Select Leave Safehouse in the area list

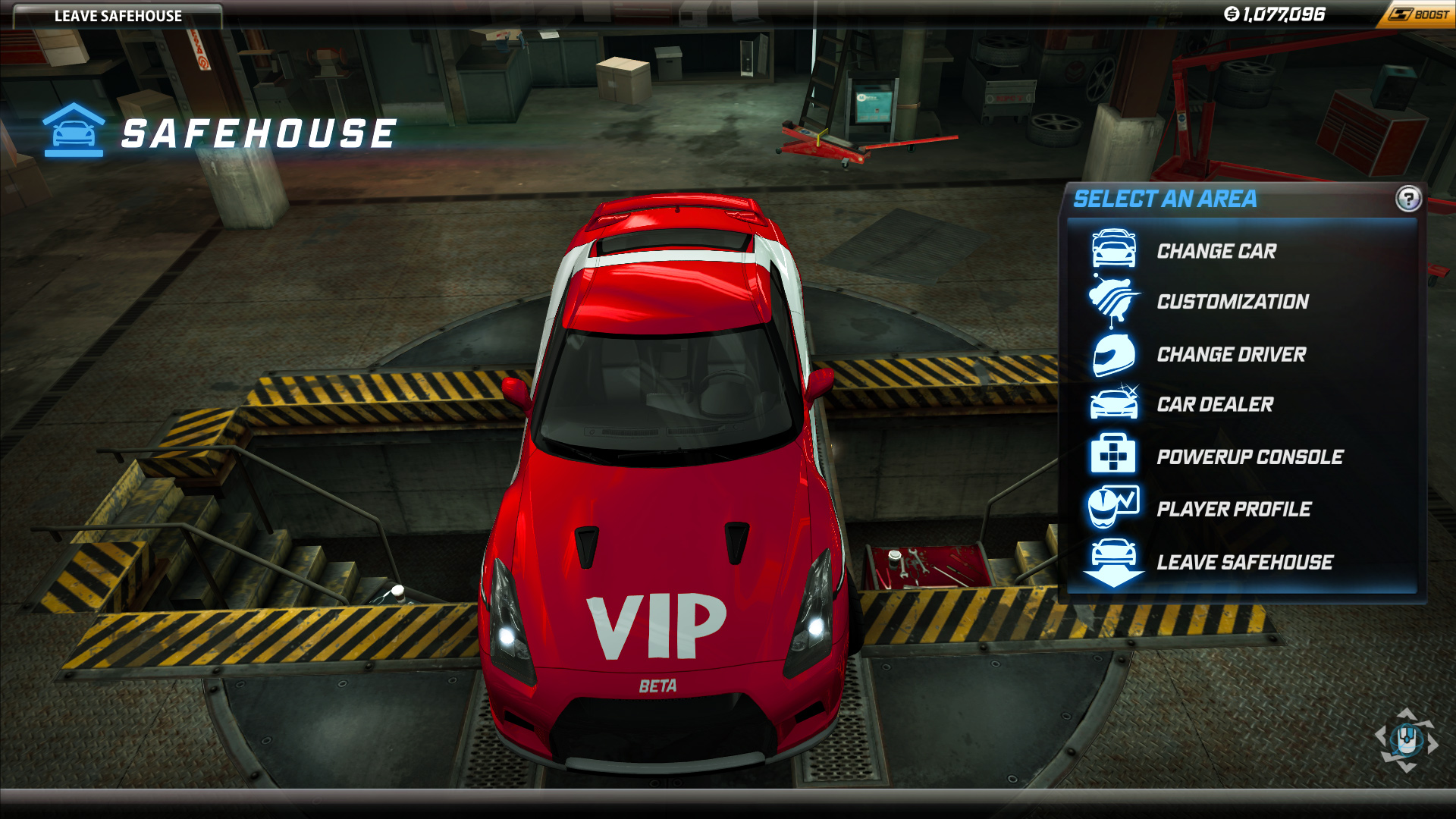click(x=1244, y=562)
